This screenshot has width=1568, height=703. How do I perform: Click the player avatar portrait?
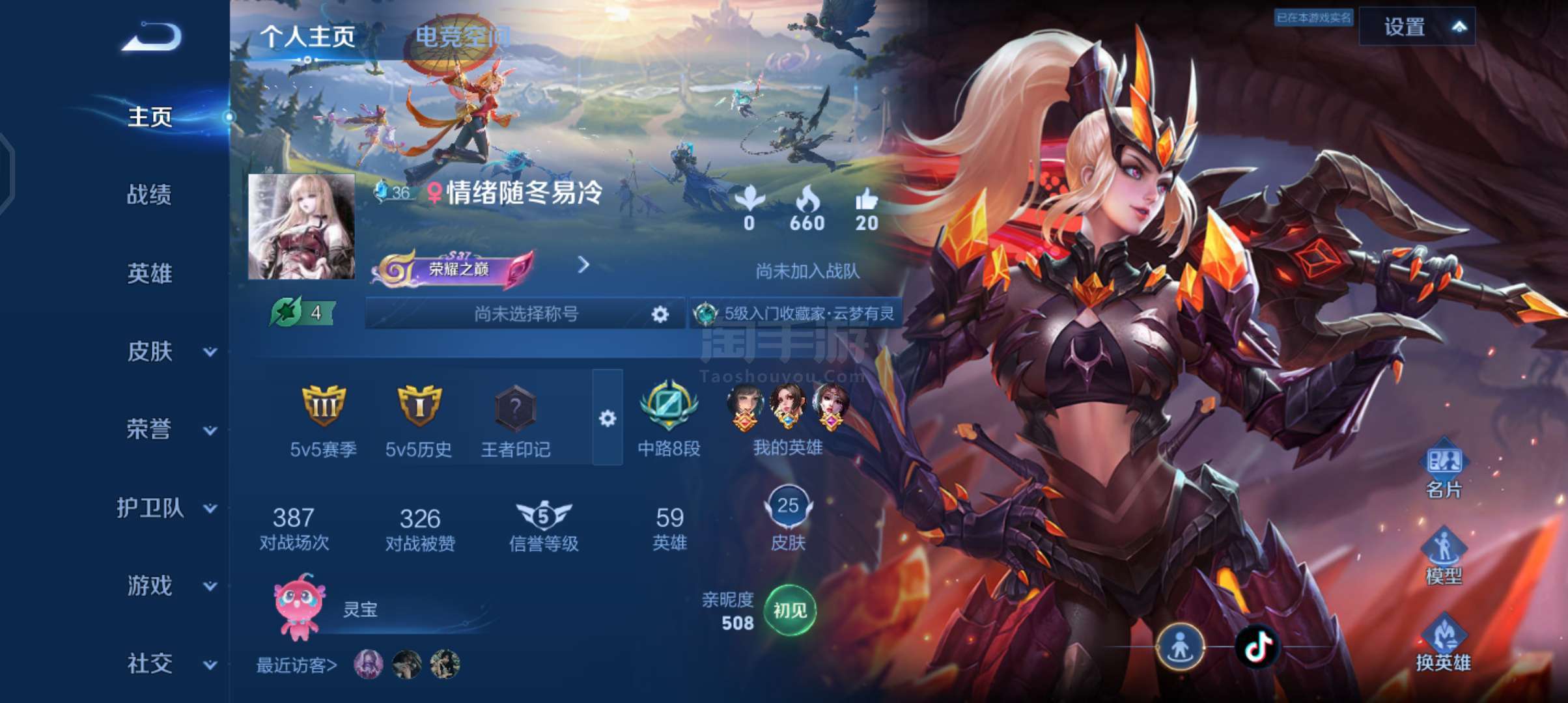coord(301,227)
